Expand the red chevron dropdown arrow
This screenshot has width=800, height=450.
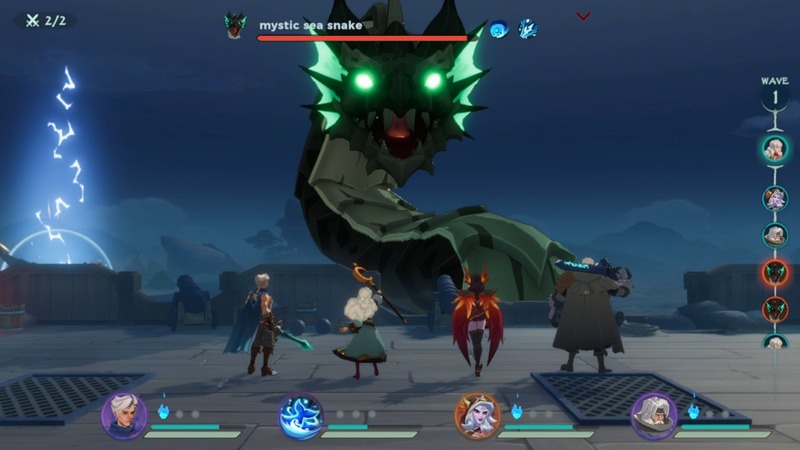click(x=584, y=16)
